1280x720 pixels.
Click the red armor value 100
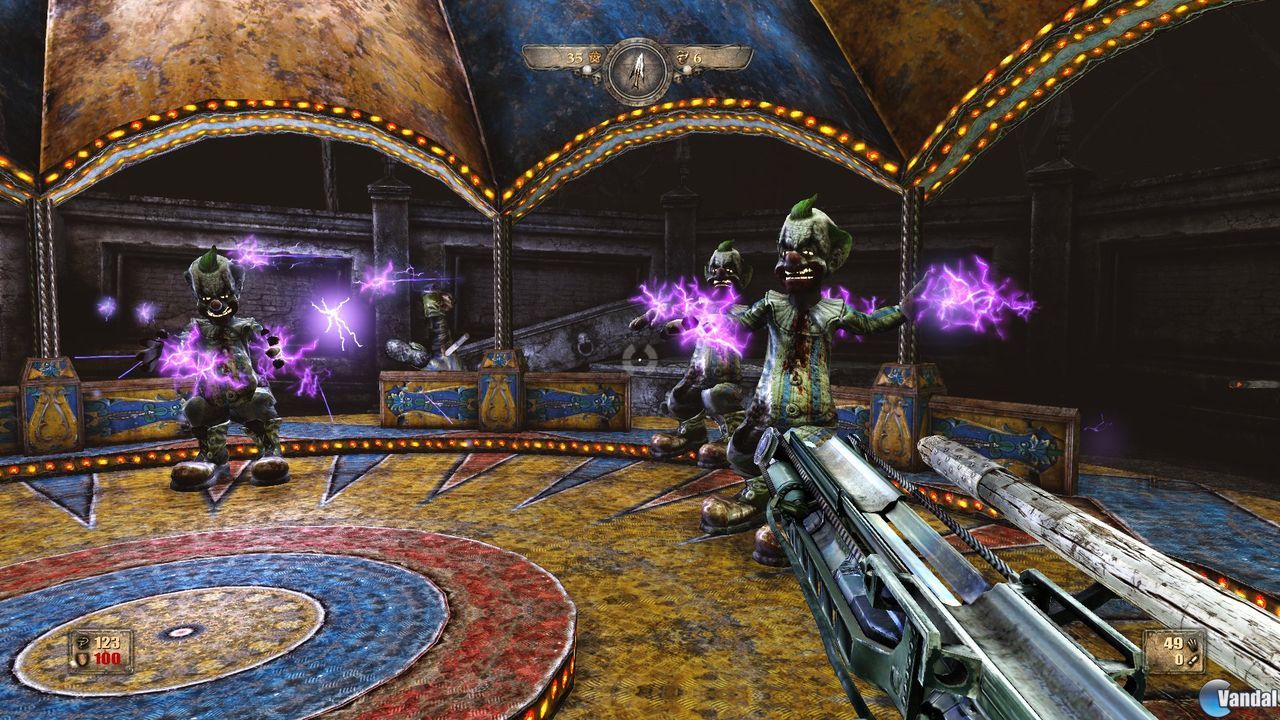pyautogui.click(x=108, y=659)
